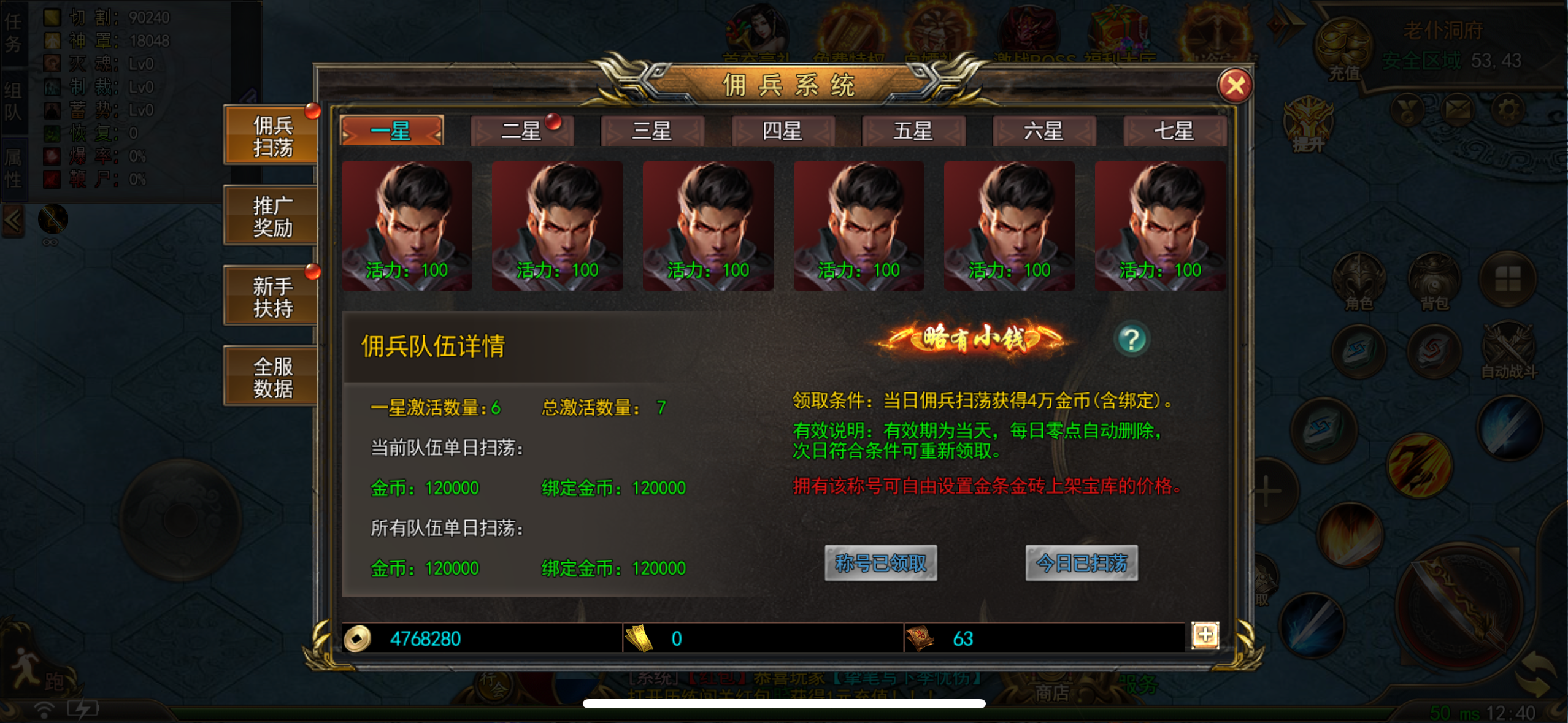
Task: Open the 新手扶持 side menu
Action: [272, 297]
